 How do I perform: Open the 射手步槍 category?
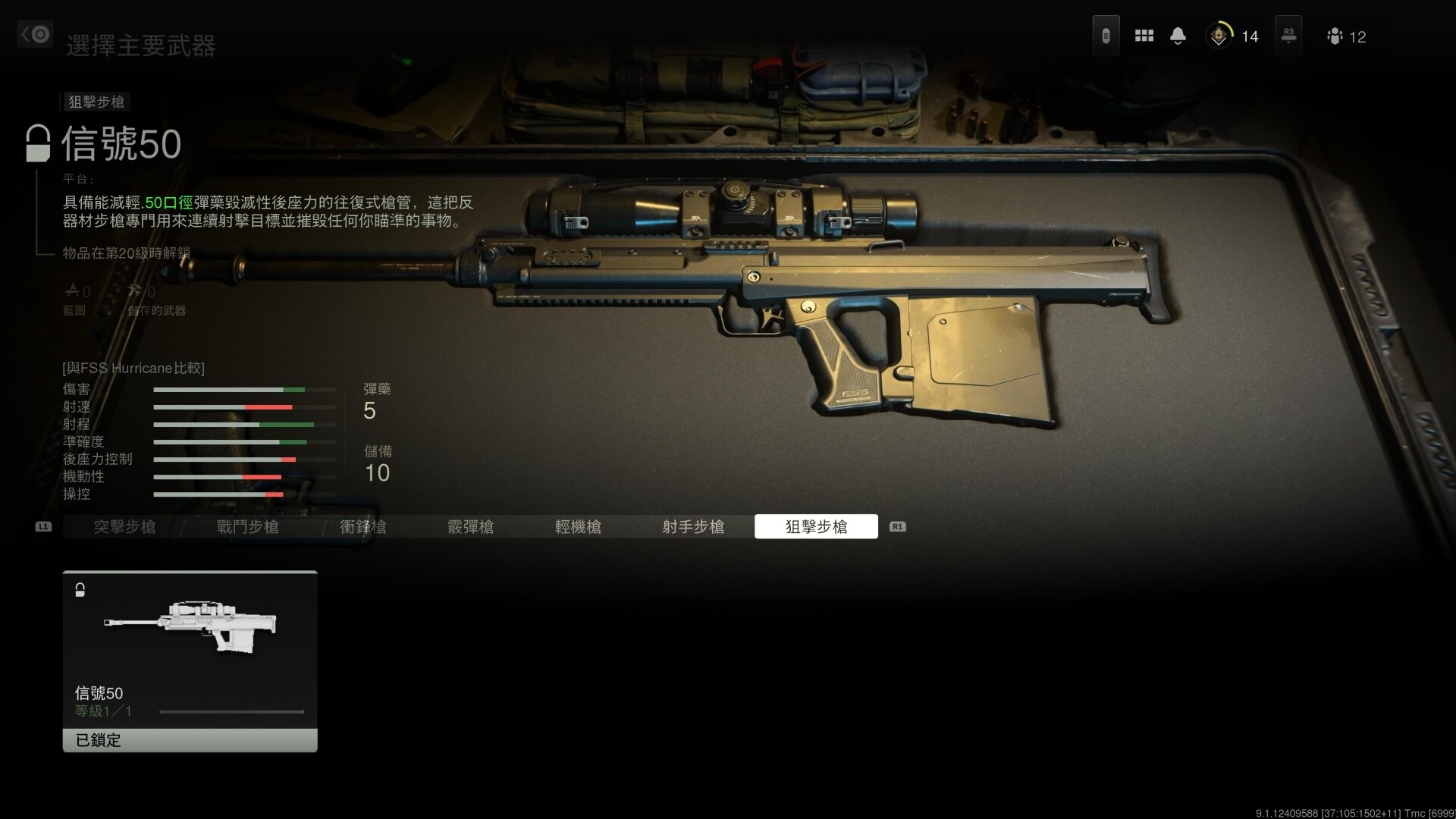[x=693, y=526]
